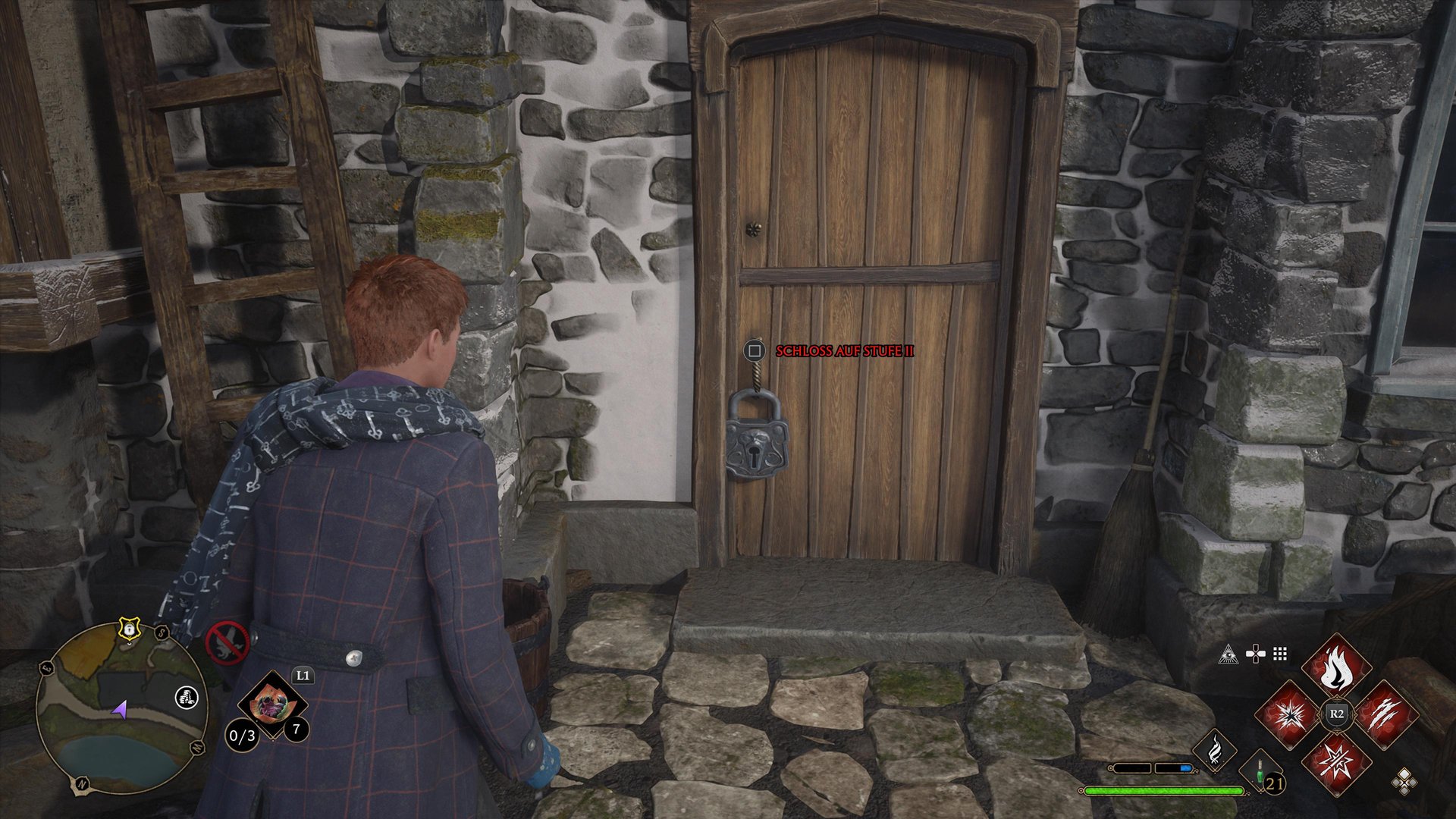Click the d-pad spell selector icon
1456x819 pixels.
(1256, 654)
